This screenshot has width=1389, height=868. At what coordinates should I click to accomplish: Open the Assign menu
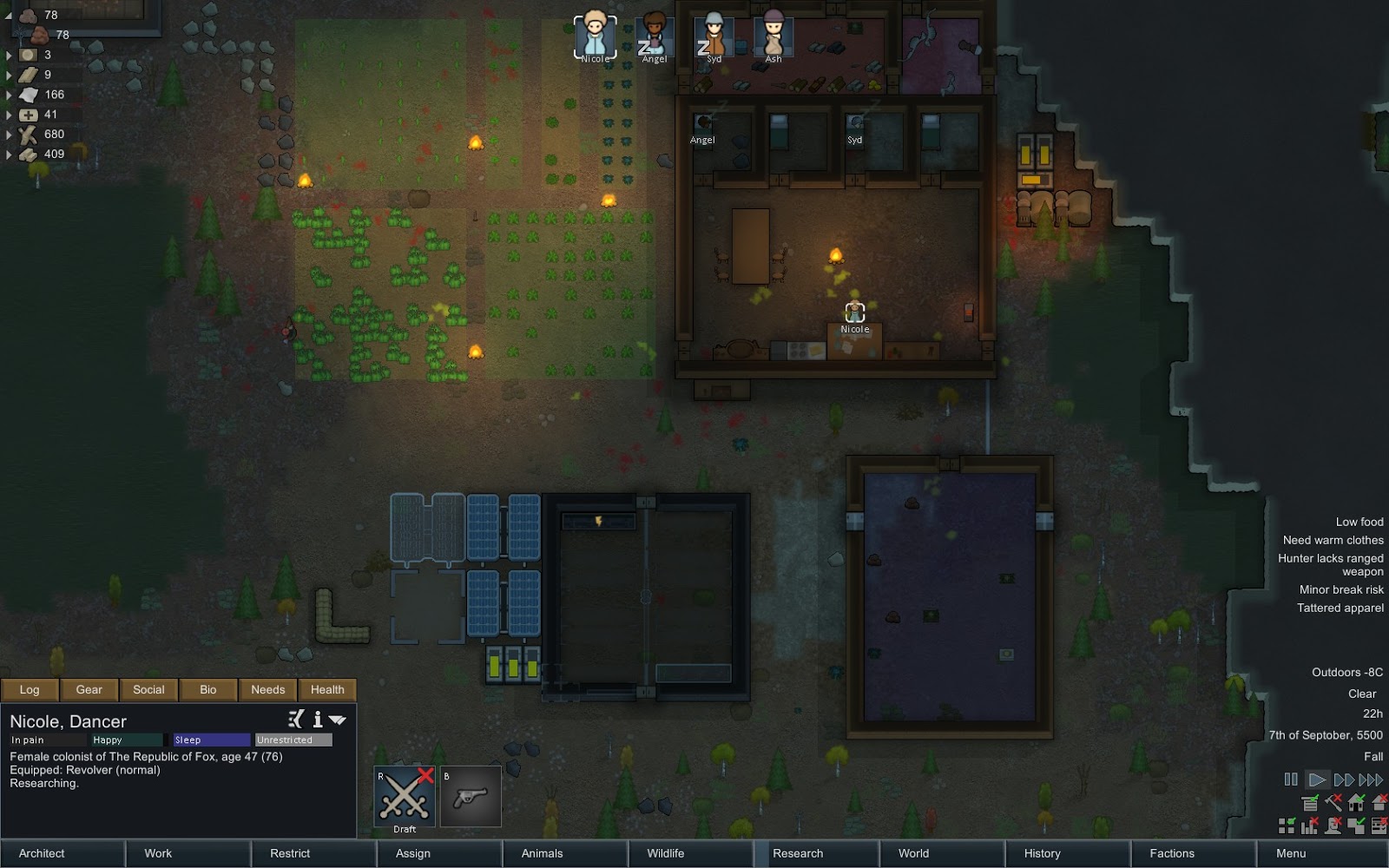(413, 853)
